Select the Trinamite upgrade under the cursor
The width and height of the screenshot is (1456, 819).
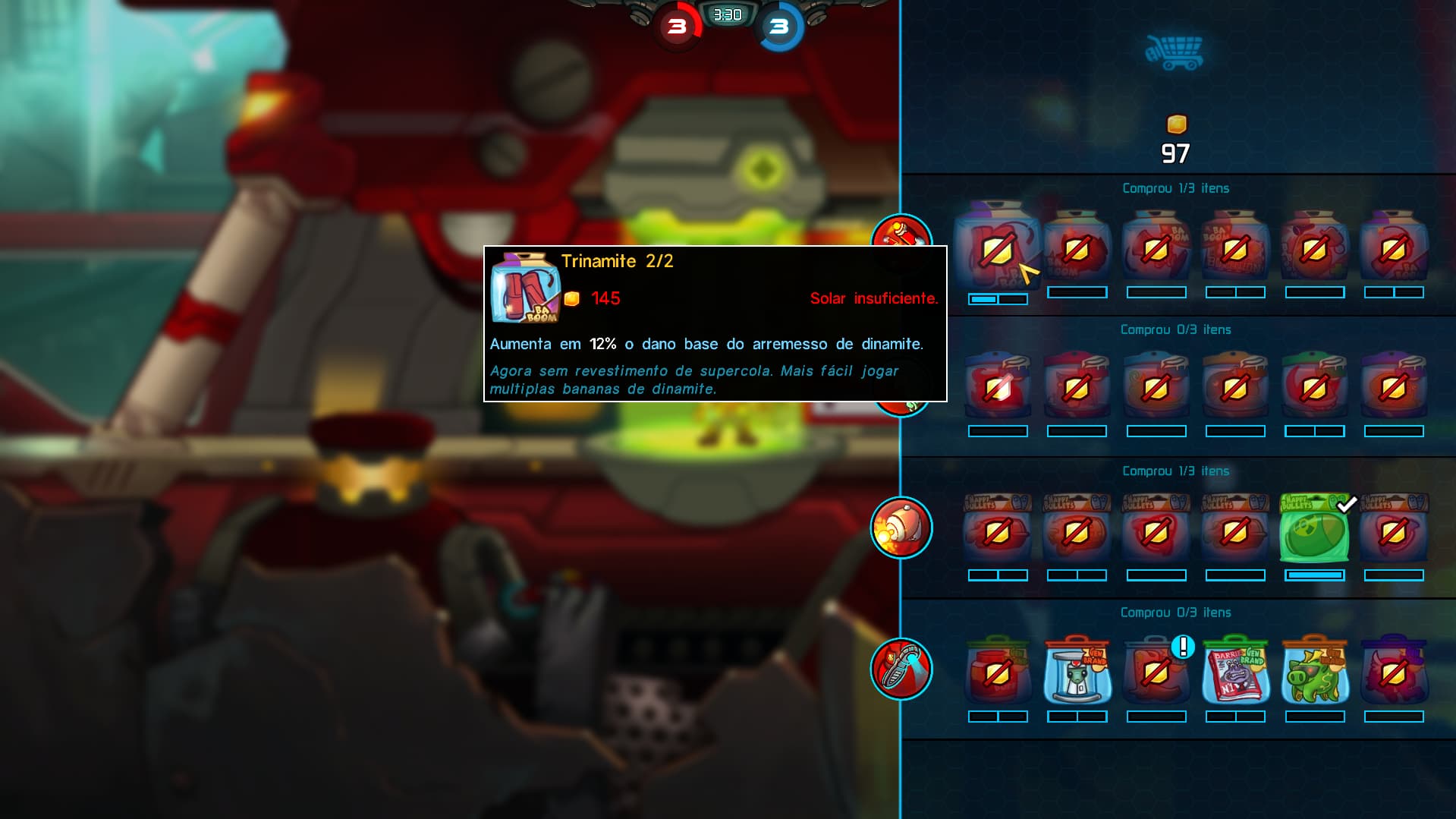pos(997,249)
